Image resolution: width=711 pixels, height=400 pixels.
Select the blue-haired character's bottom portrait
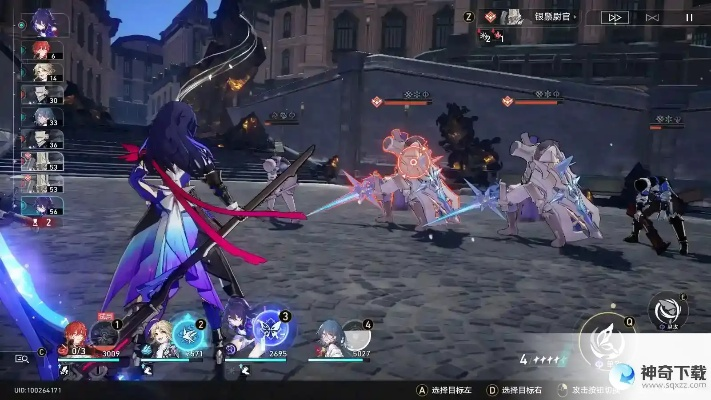click(328, 336)
